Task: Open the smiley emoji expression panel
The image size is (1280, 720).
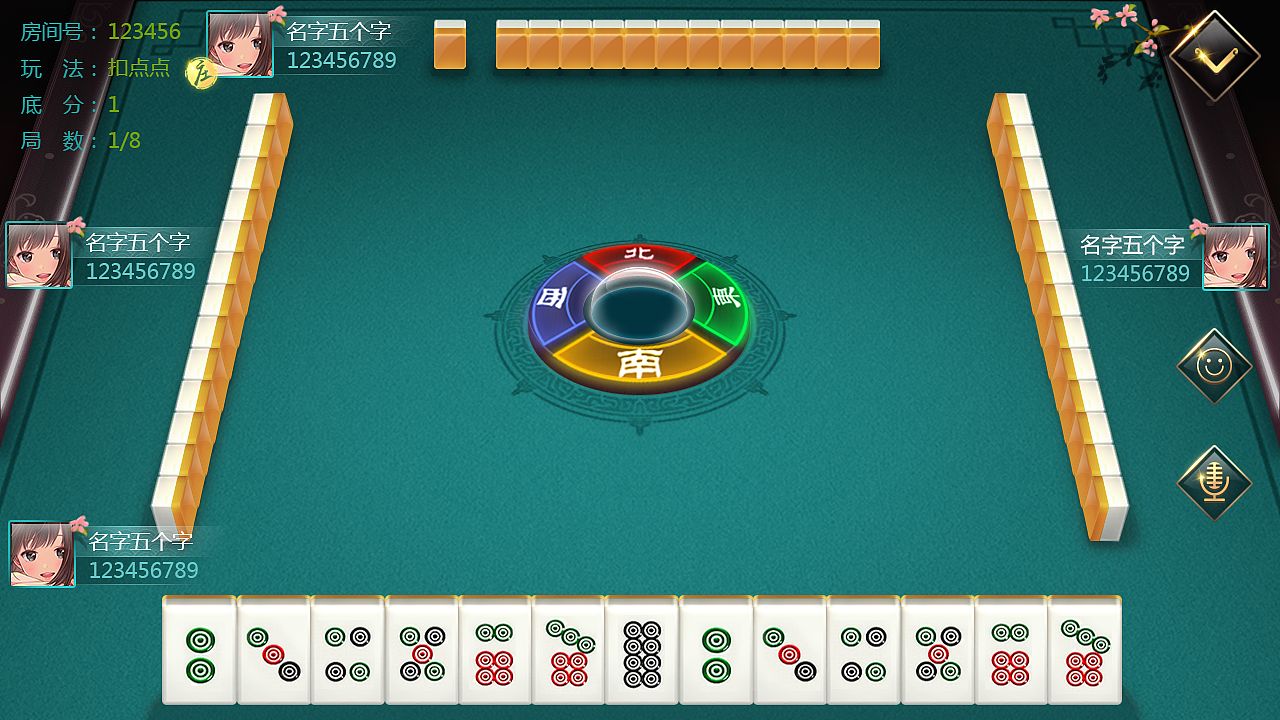Action: click(x=1213, y=366)
